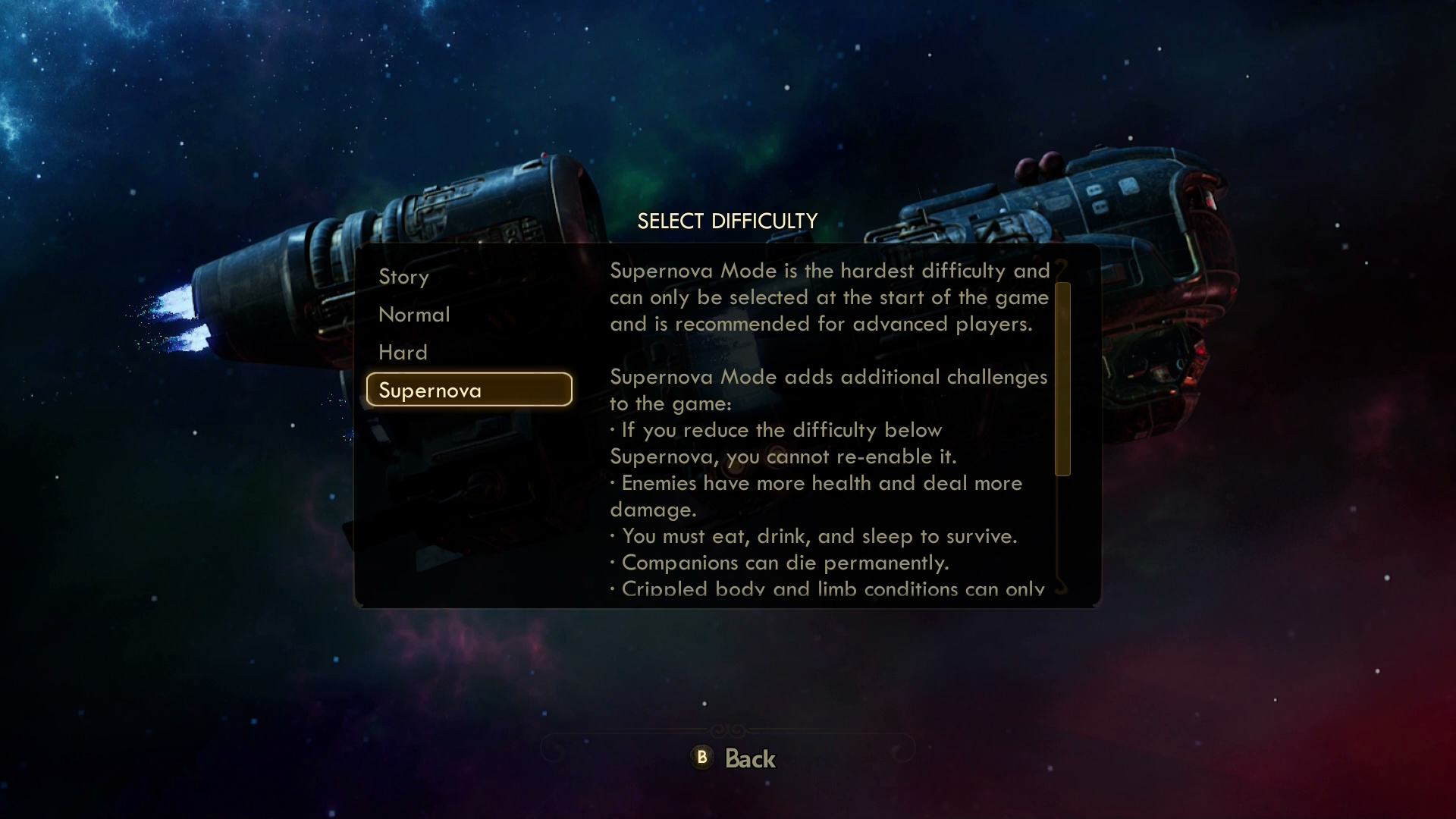The width and height of the screenshot is (1456, 819).
Task: Select the highlighted Supernova list entry
Action: coord(432,390)
